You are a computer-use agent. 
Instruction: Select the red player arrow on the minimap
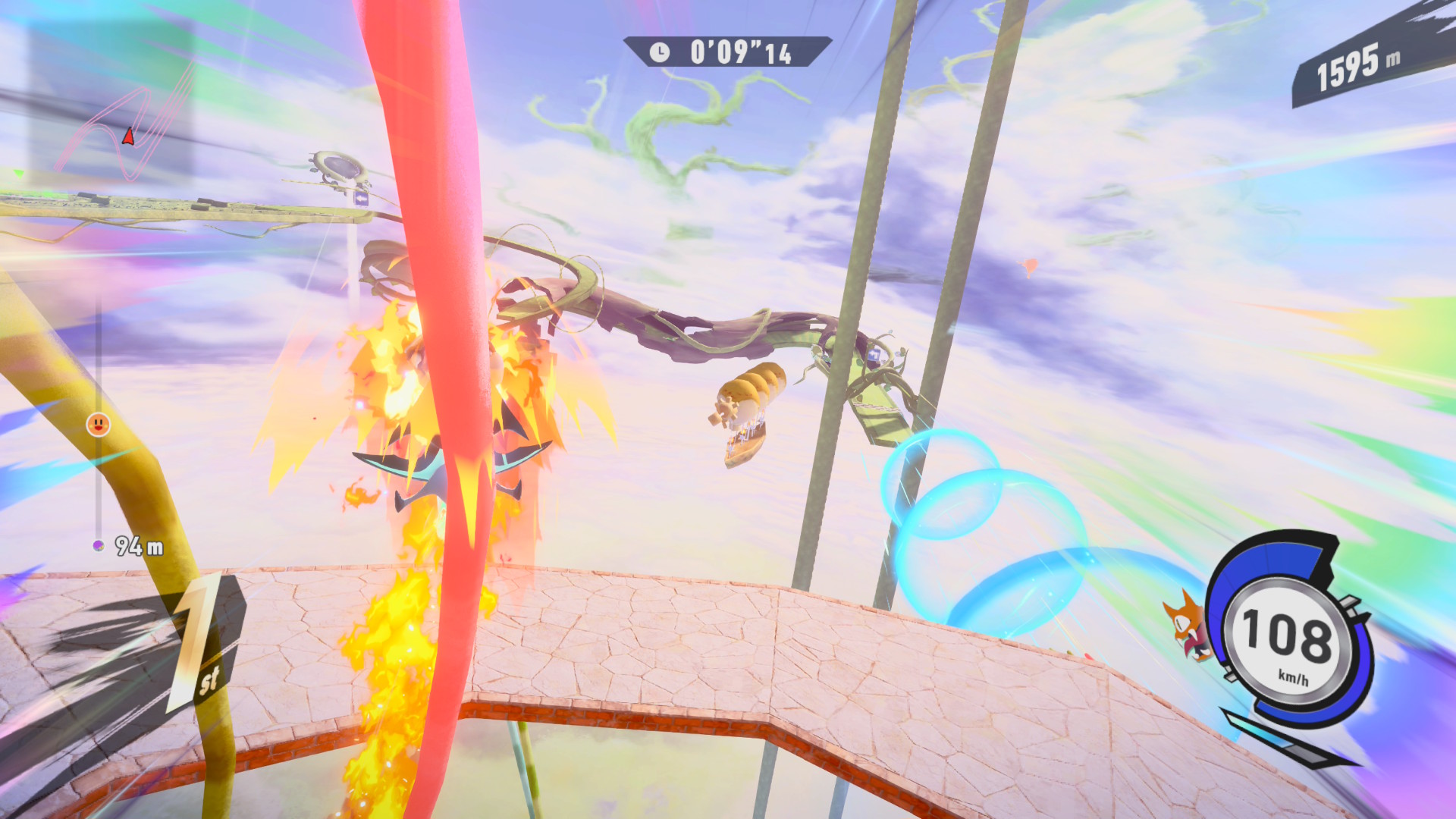(128, 136)
